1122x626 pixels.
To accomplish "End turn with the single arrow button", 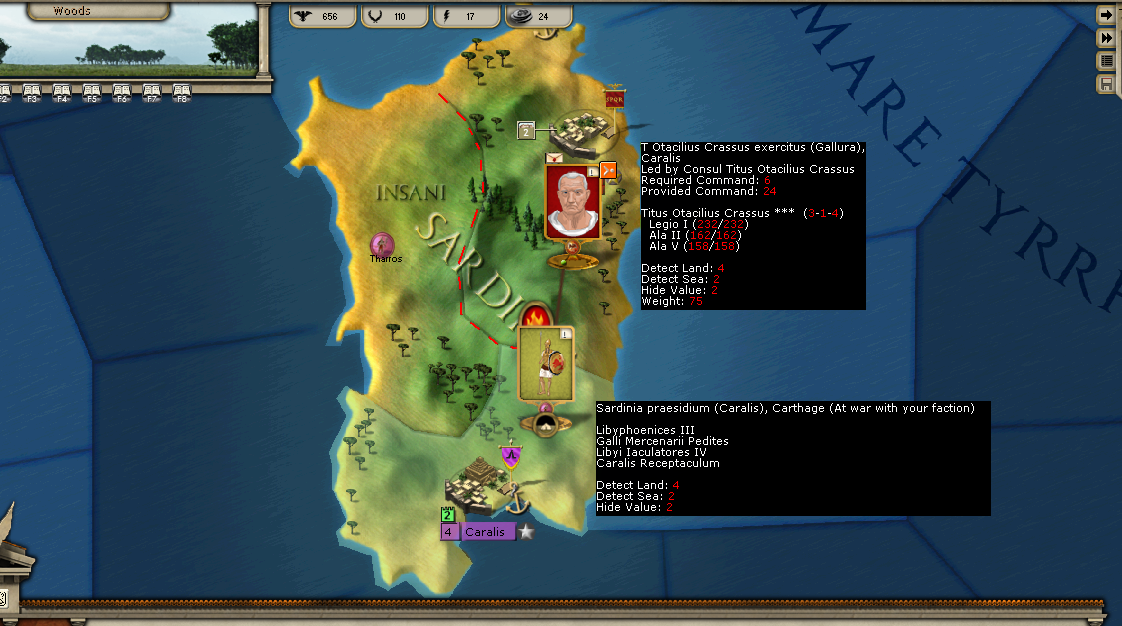I will point(1106,15).
